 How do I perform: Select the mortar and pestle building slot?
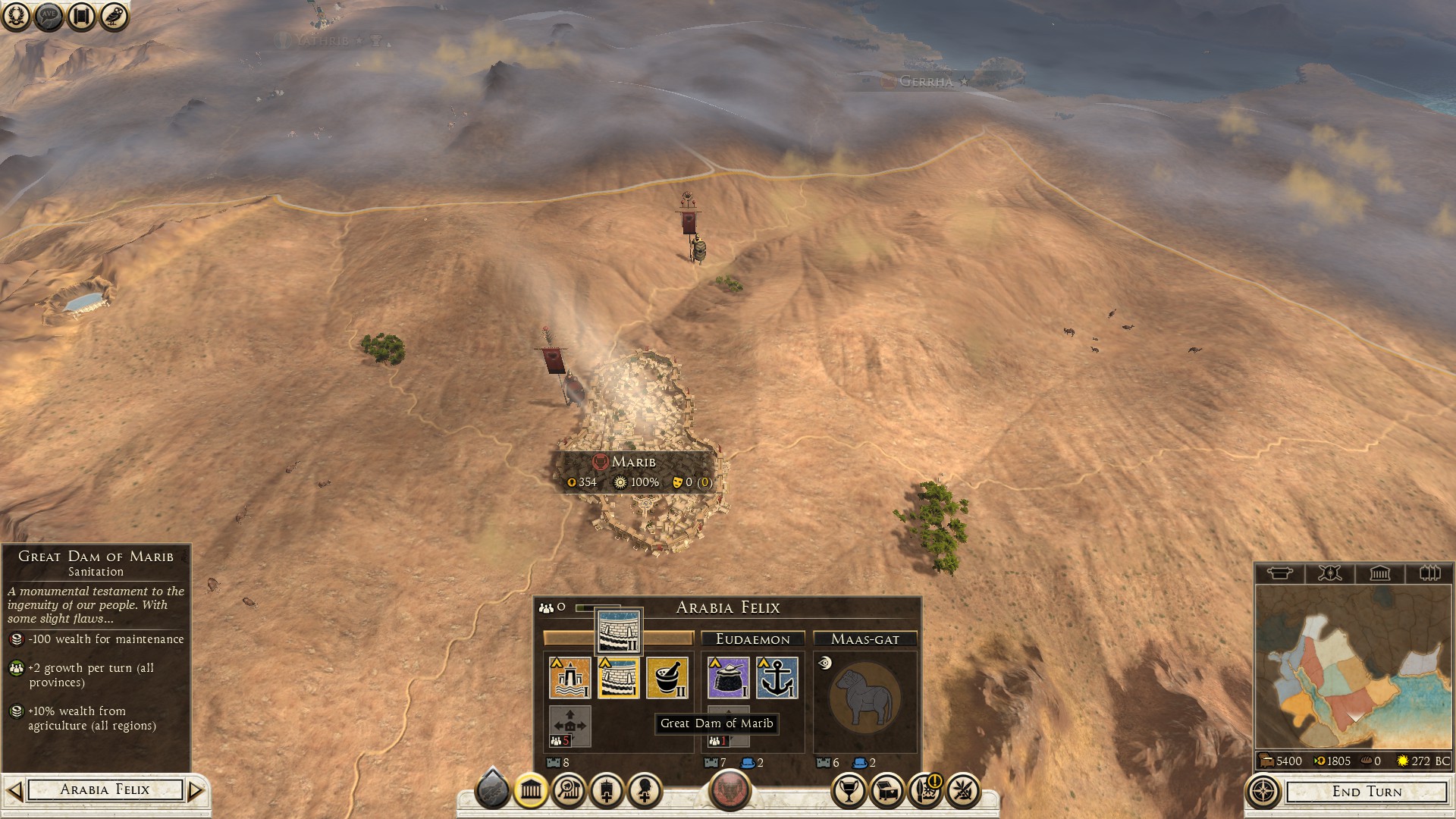click(x=667, y=677)
